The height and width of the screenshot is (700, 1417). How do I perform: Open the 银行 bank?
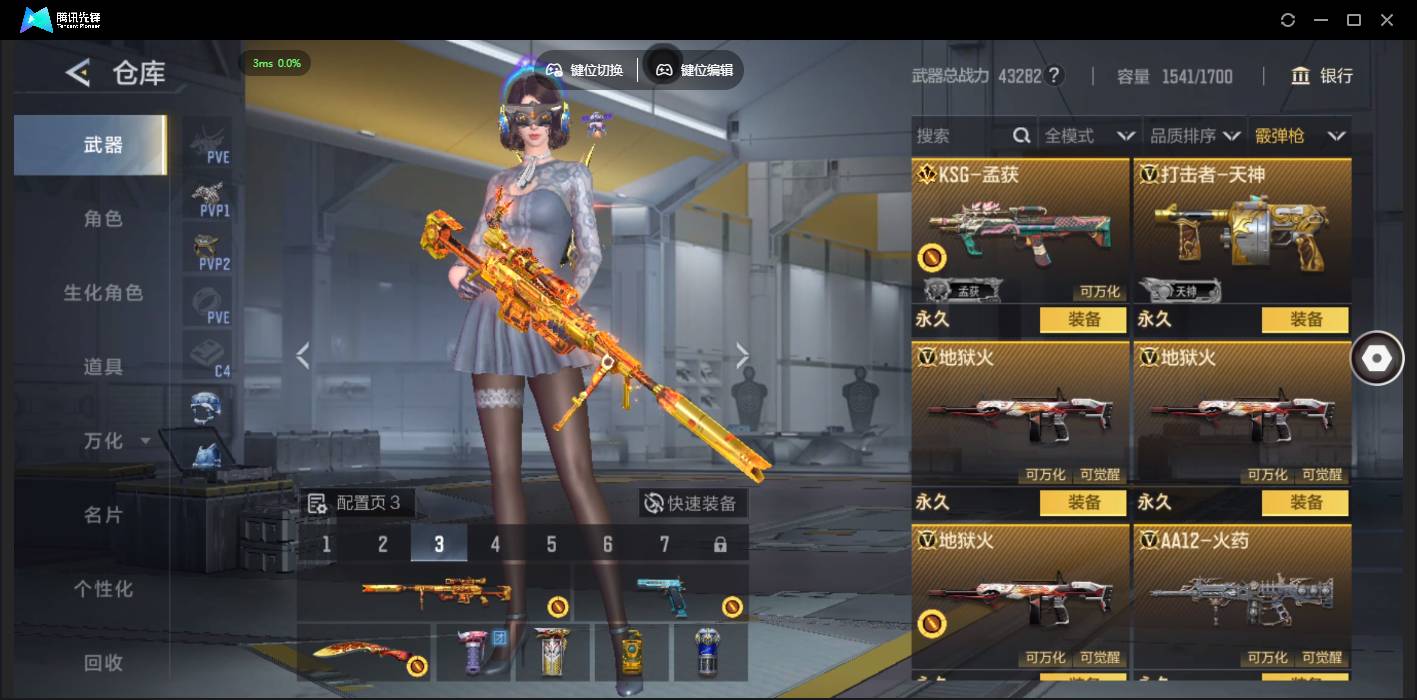[1322, 76]
